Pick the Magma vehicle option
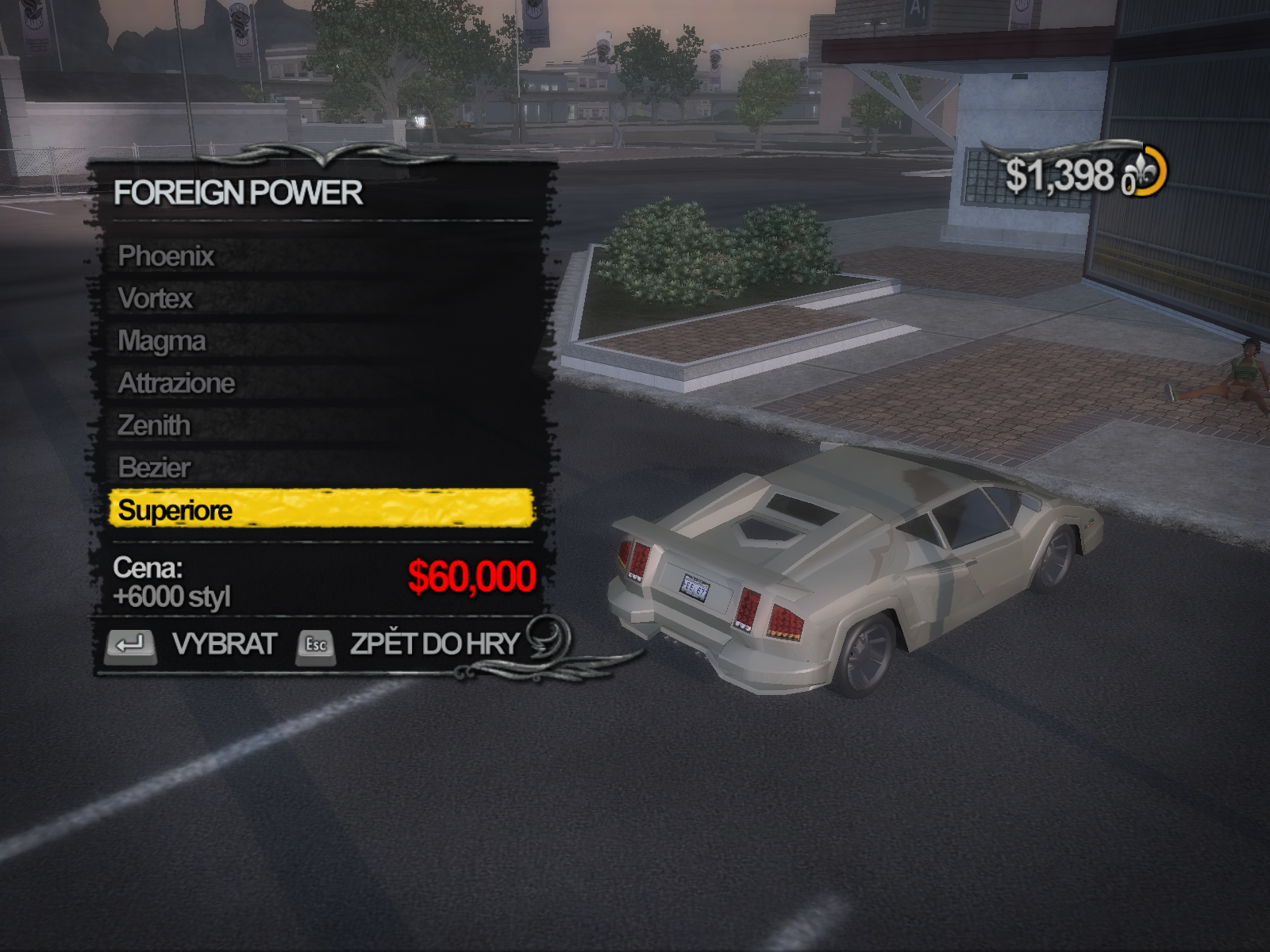The image size is (1270, 952). [162, 341]
